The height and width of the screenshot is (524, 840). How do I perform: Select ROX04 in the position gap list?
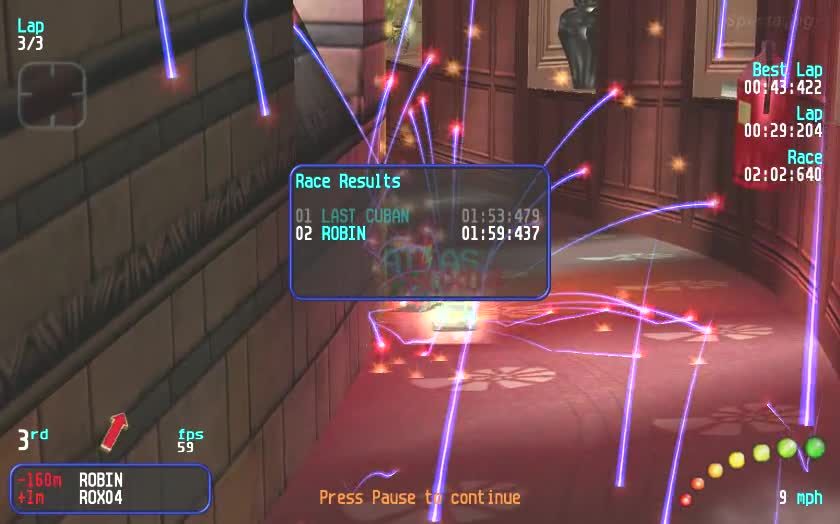[x=101, y=497]
